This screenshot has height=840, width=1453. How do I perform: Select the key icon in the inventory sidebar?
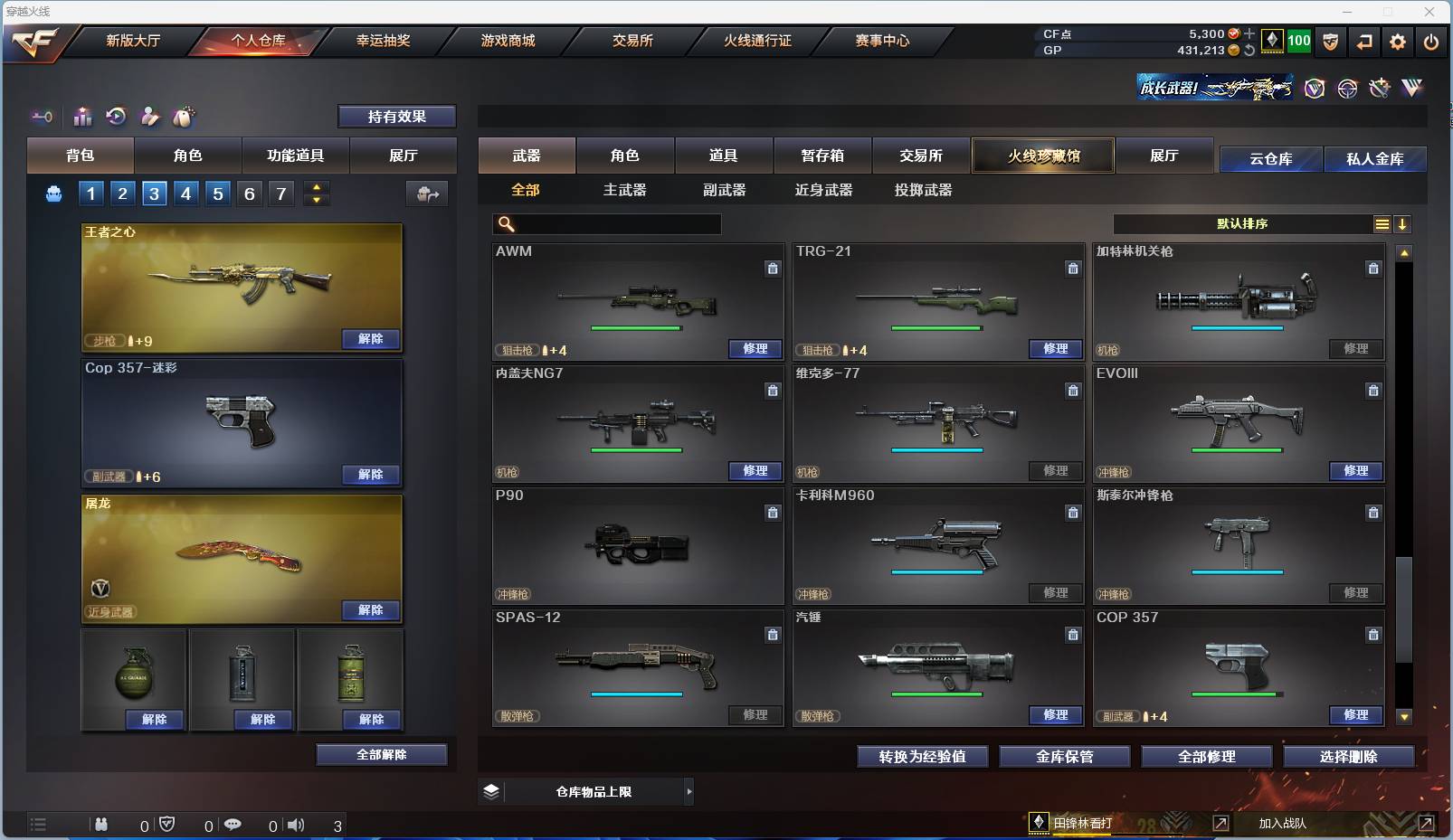[x=42, y=117]
